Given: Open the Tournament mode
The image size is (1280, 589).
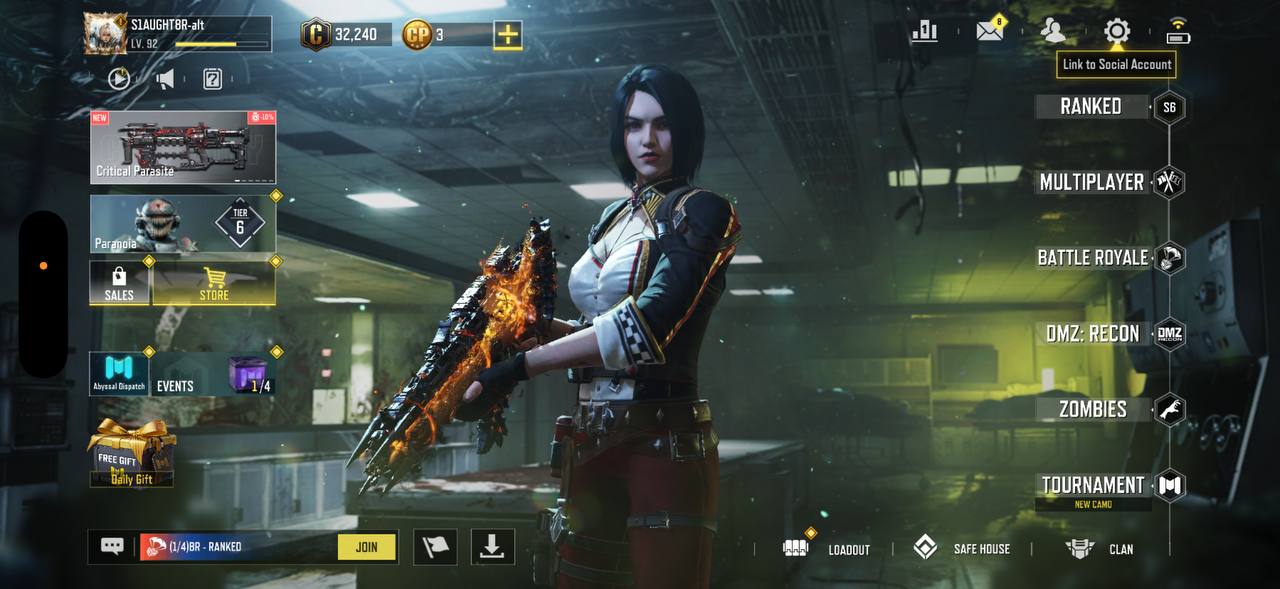Looking at the screenshot, I should pos(1093,486).
